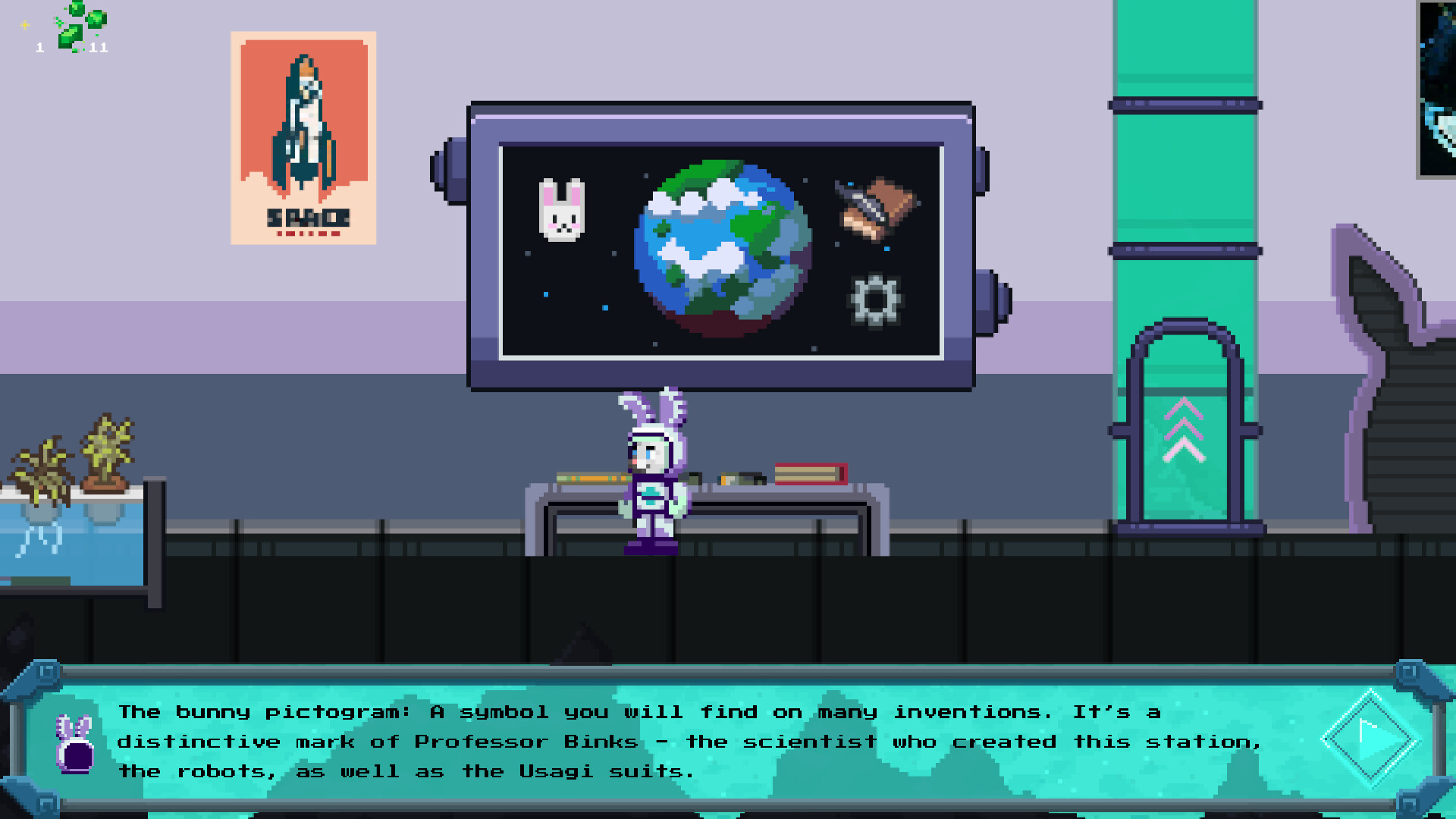Click the gear icon on the wall display

coord(876,300)
